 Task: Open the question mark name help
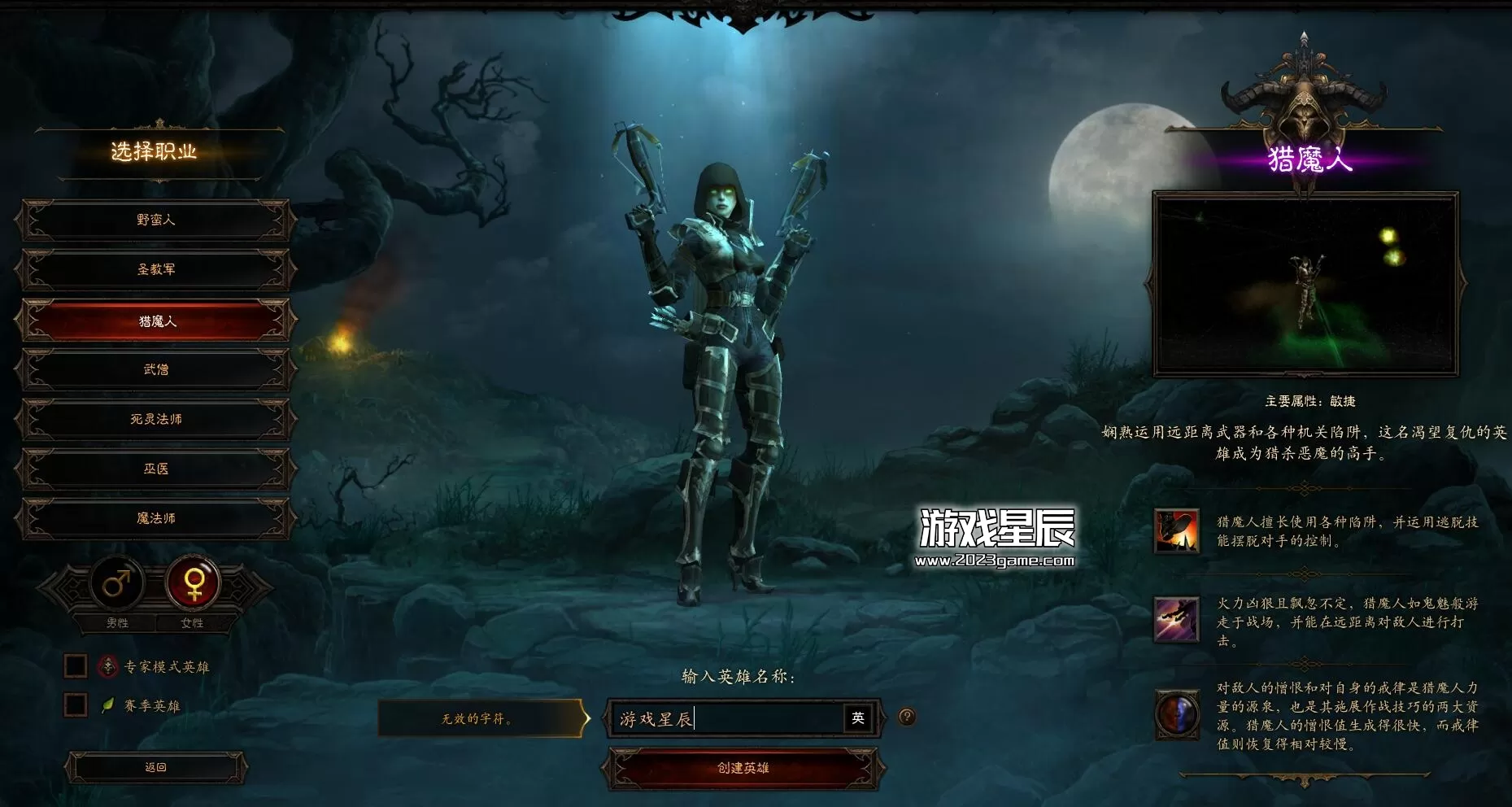[x=907, y=717]
